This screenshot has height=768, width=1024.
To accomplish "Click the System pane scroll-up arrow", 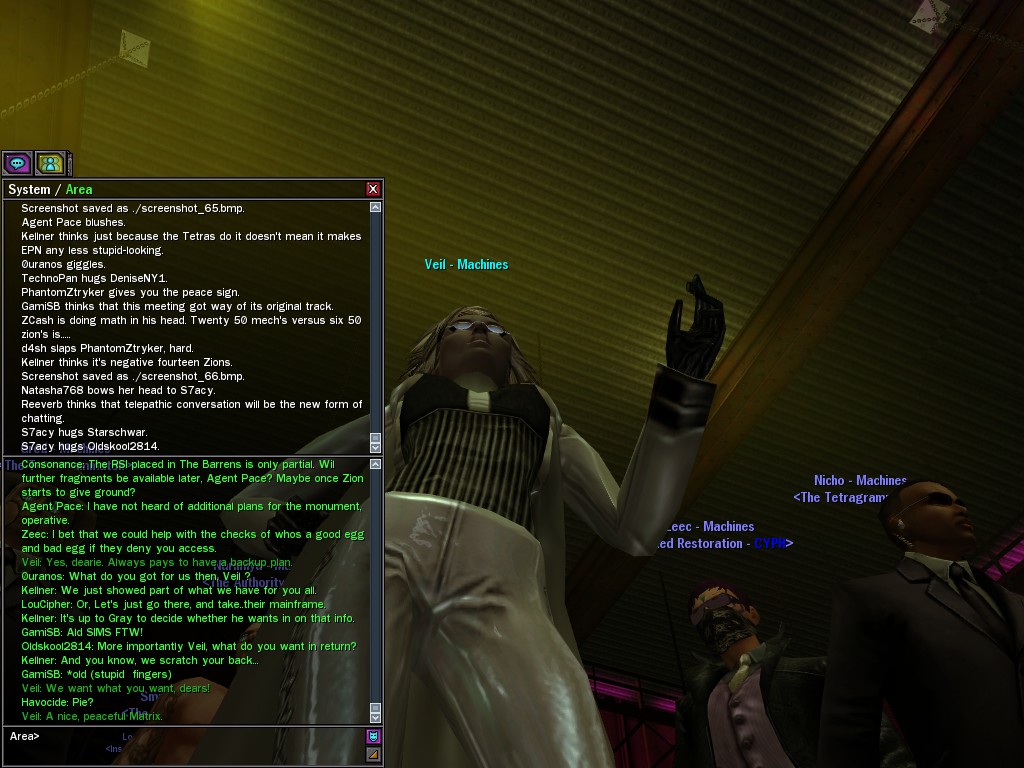I will tap(375, 208).
